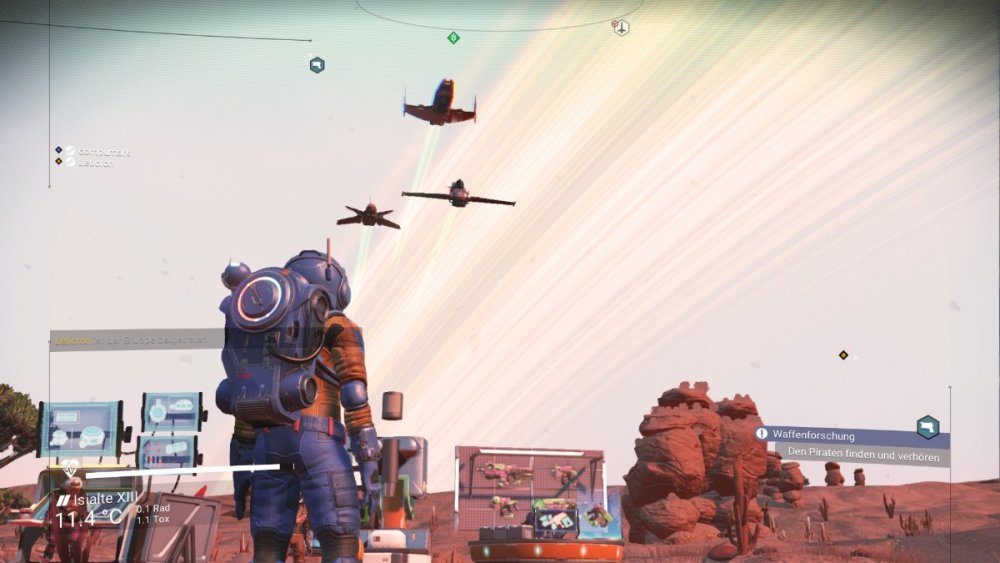The image size is (1000, 563).
Task: Open the mission objective 'Den Piraten finden und verhören'
Action: [x=863, y=455]
